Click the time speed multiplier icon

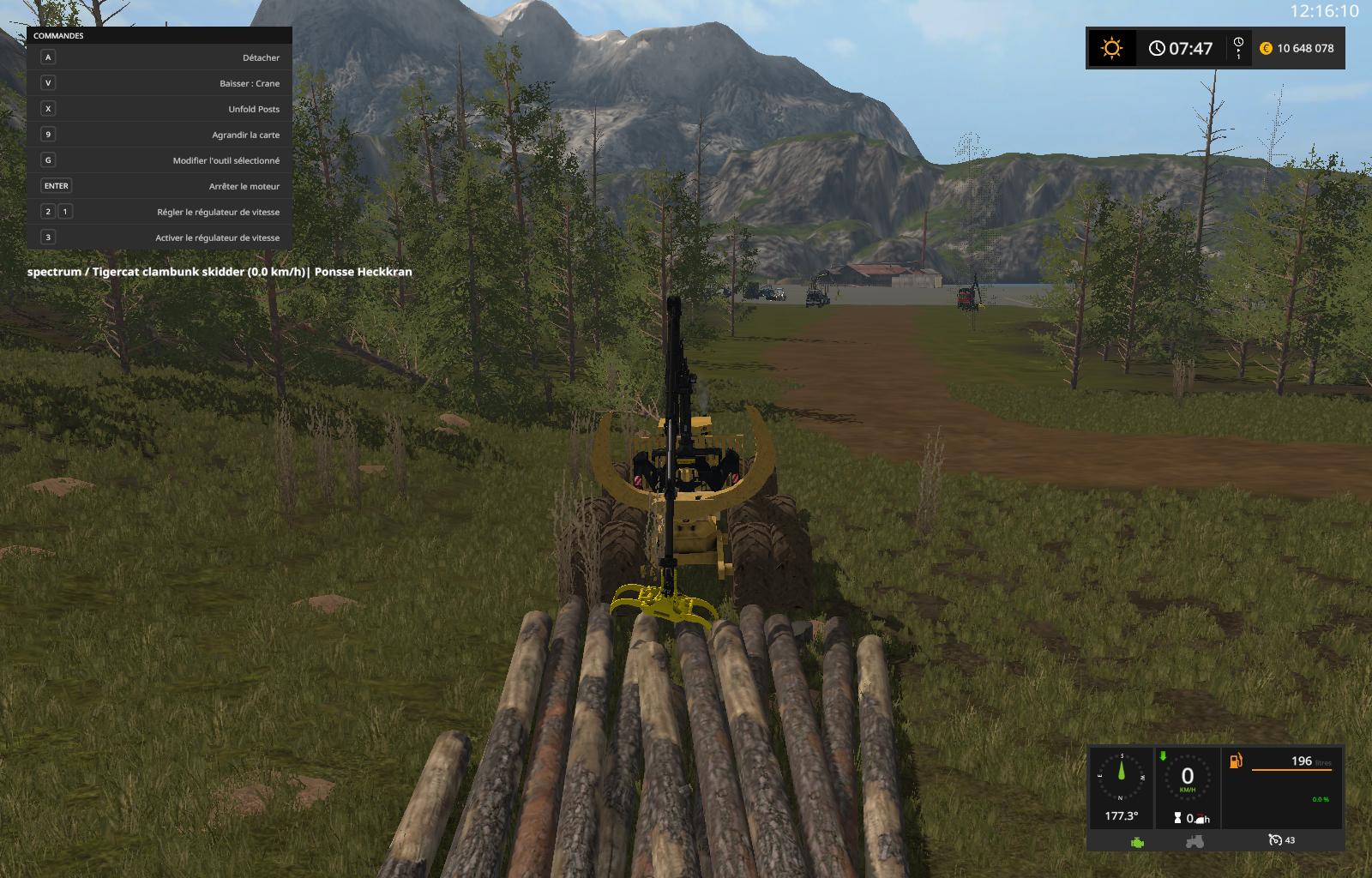point(1238,48)
